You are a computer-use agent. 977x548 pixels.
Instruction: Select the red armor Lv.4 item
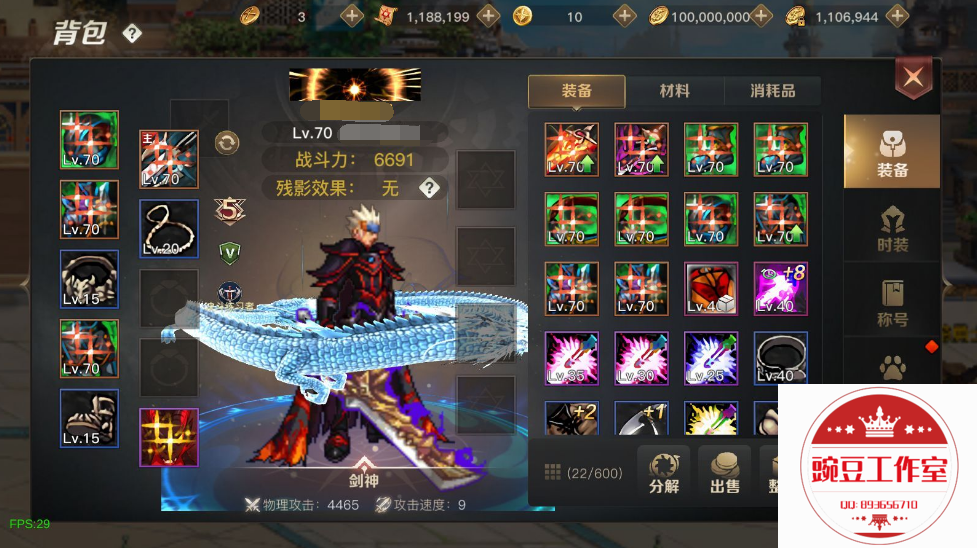coord(711,288)
